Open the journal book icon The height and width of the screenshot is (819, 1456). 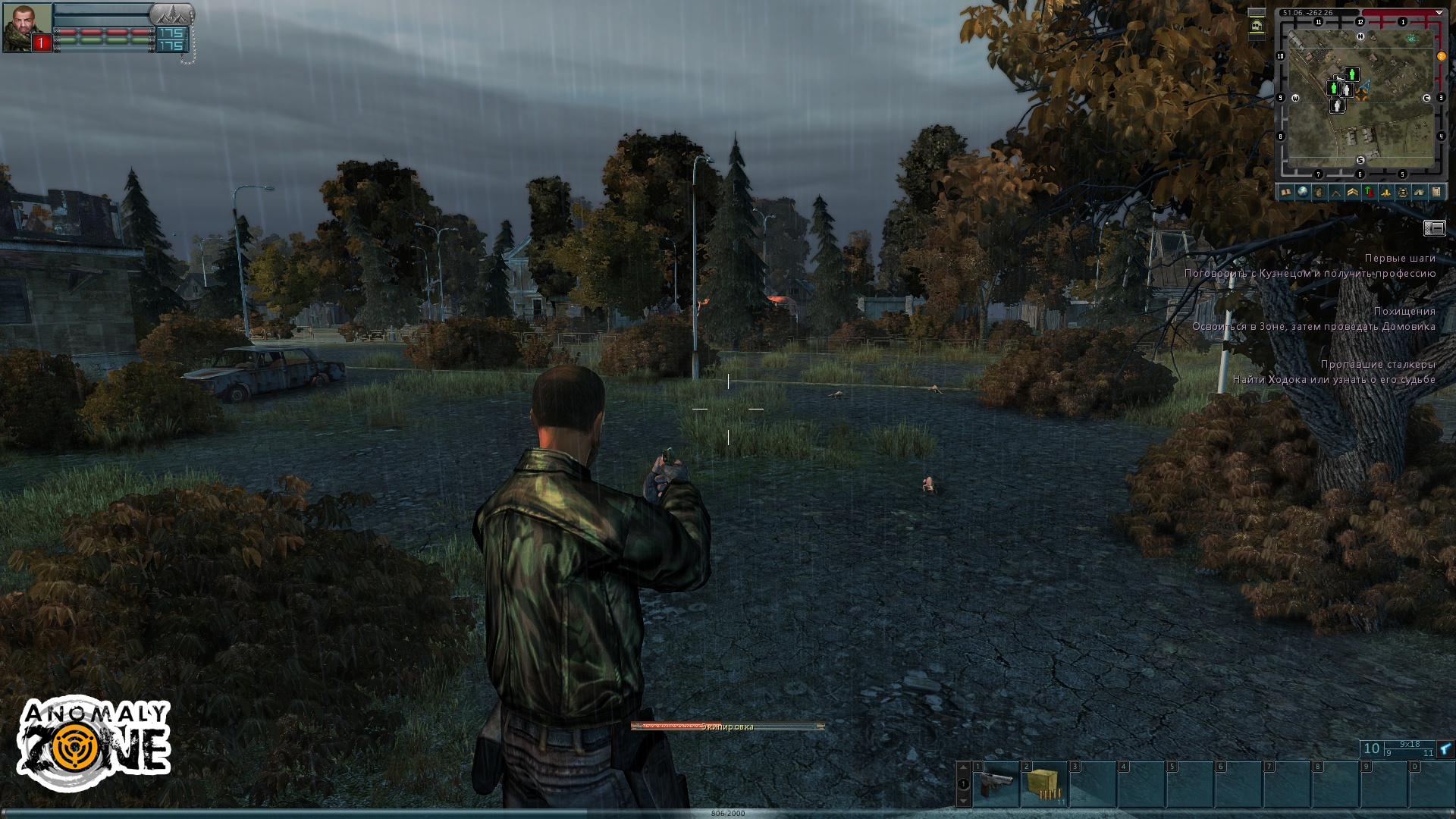pos(1285,193)
